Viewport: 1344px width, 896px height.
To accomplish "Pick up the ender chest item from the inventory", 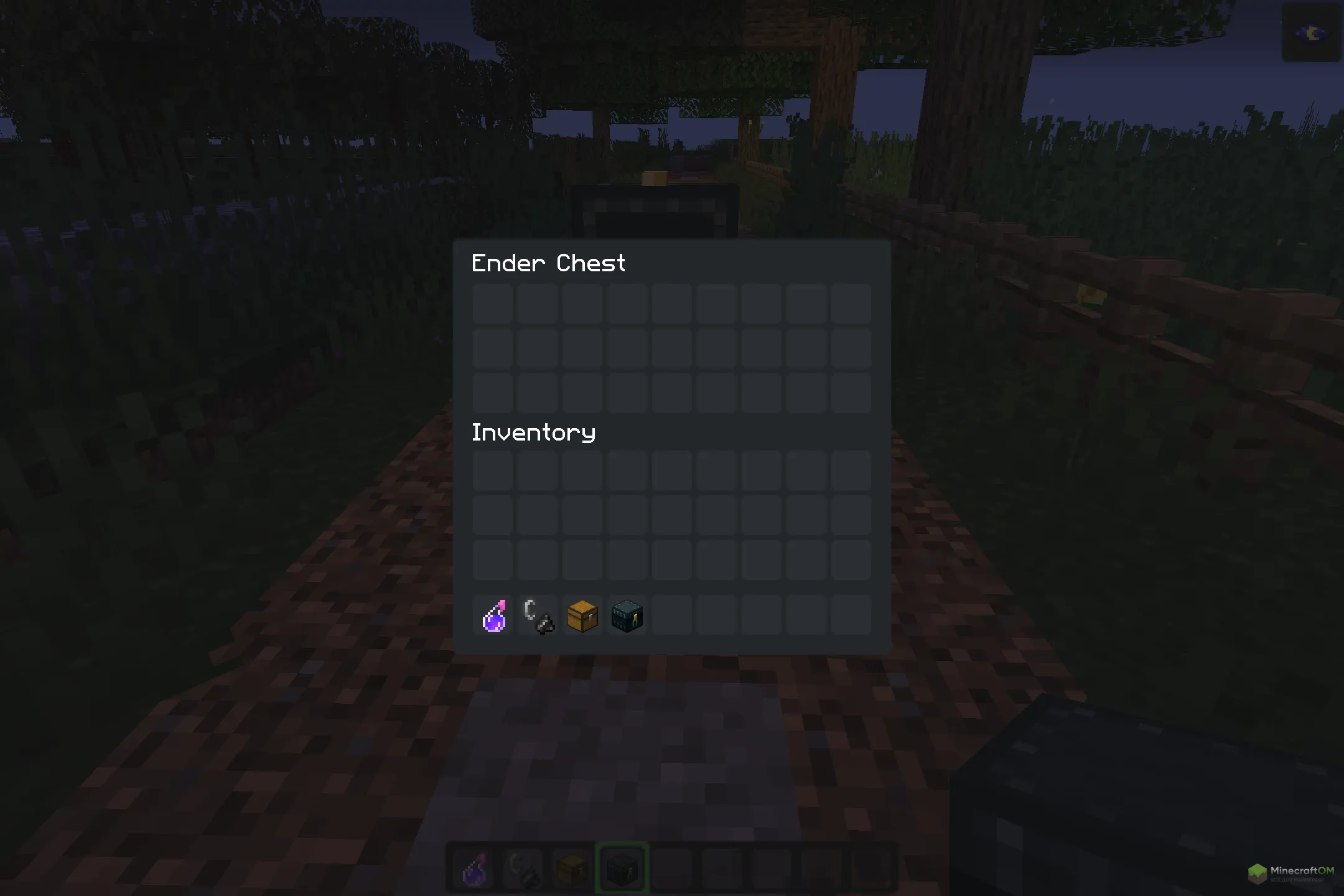I will pyautogui.click(x=628, y=615).
